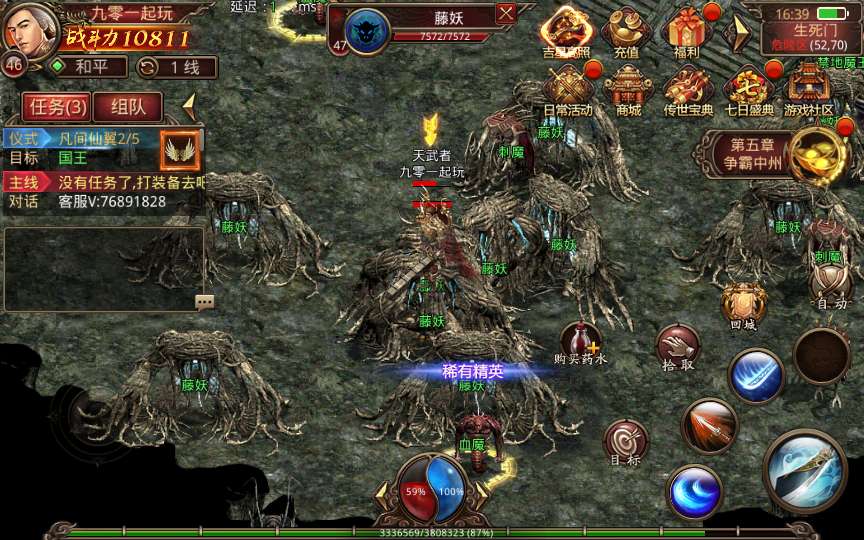Open 日常活动 daily activities
The image size is (864, 540).
567,89
